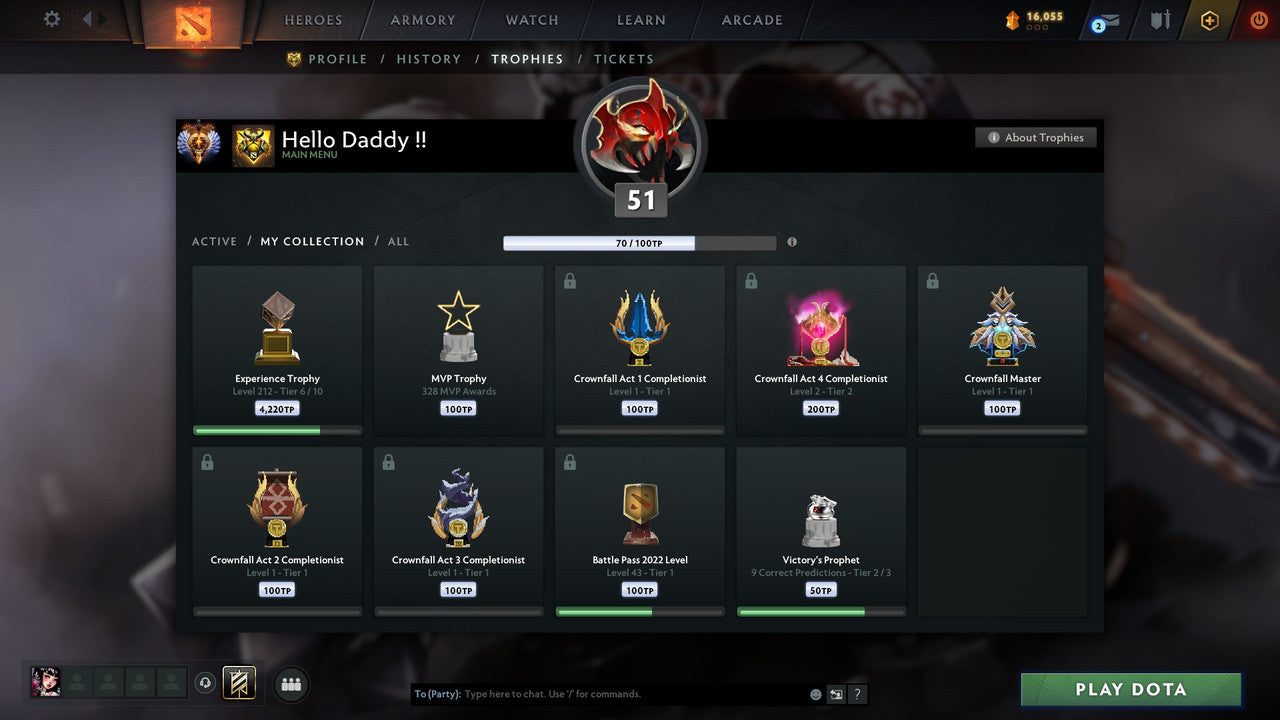Viewport: 1280px width, 720px height.
Task: Select the ALL trophies filter
Action: coord(396,241)
